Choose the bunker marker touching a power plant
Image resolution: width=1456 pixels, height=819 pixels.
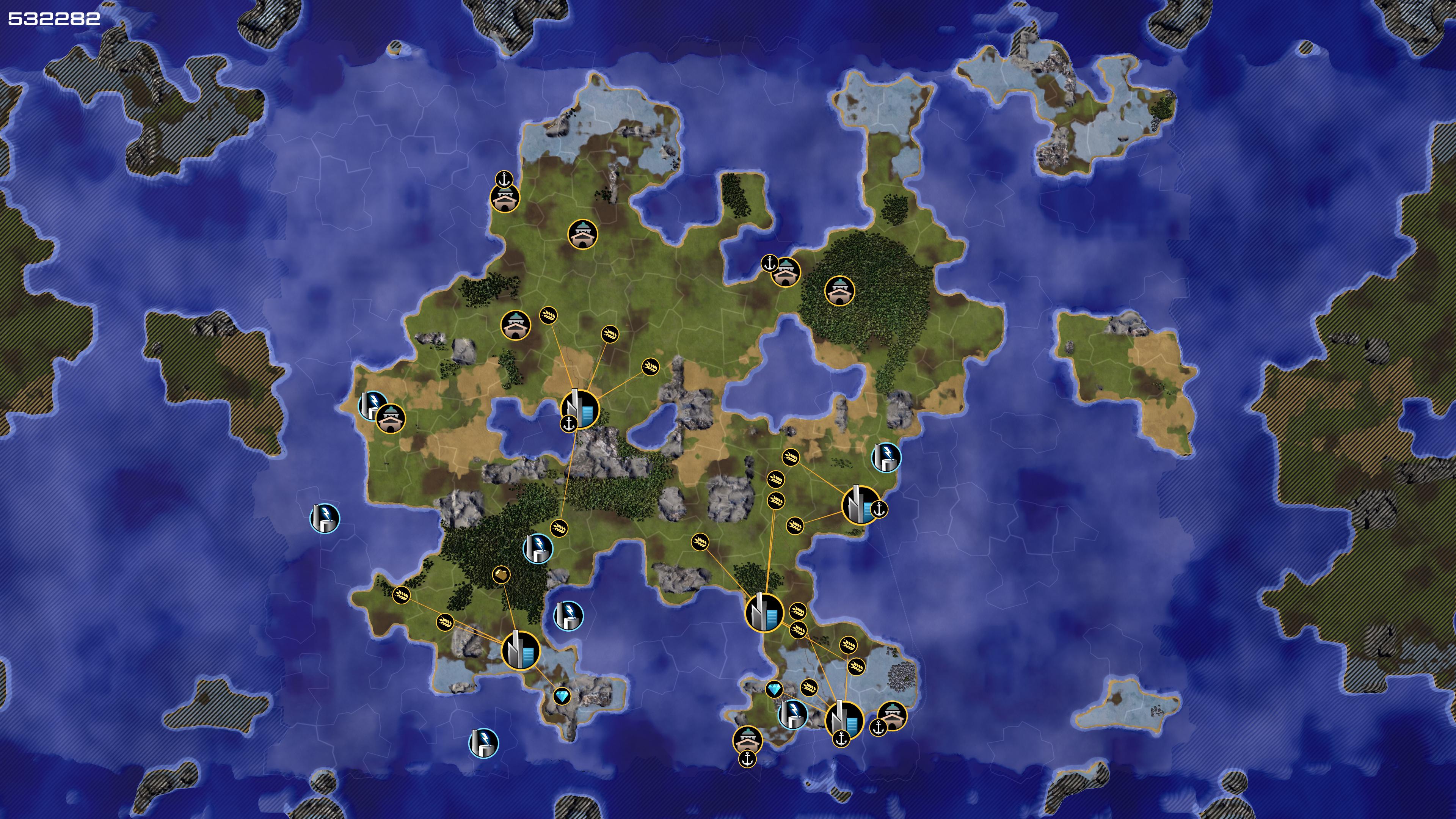(x=391, y=419)
